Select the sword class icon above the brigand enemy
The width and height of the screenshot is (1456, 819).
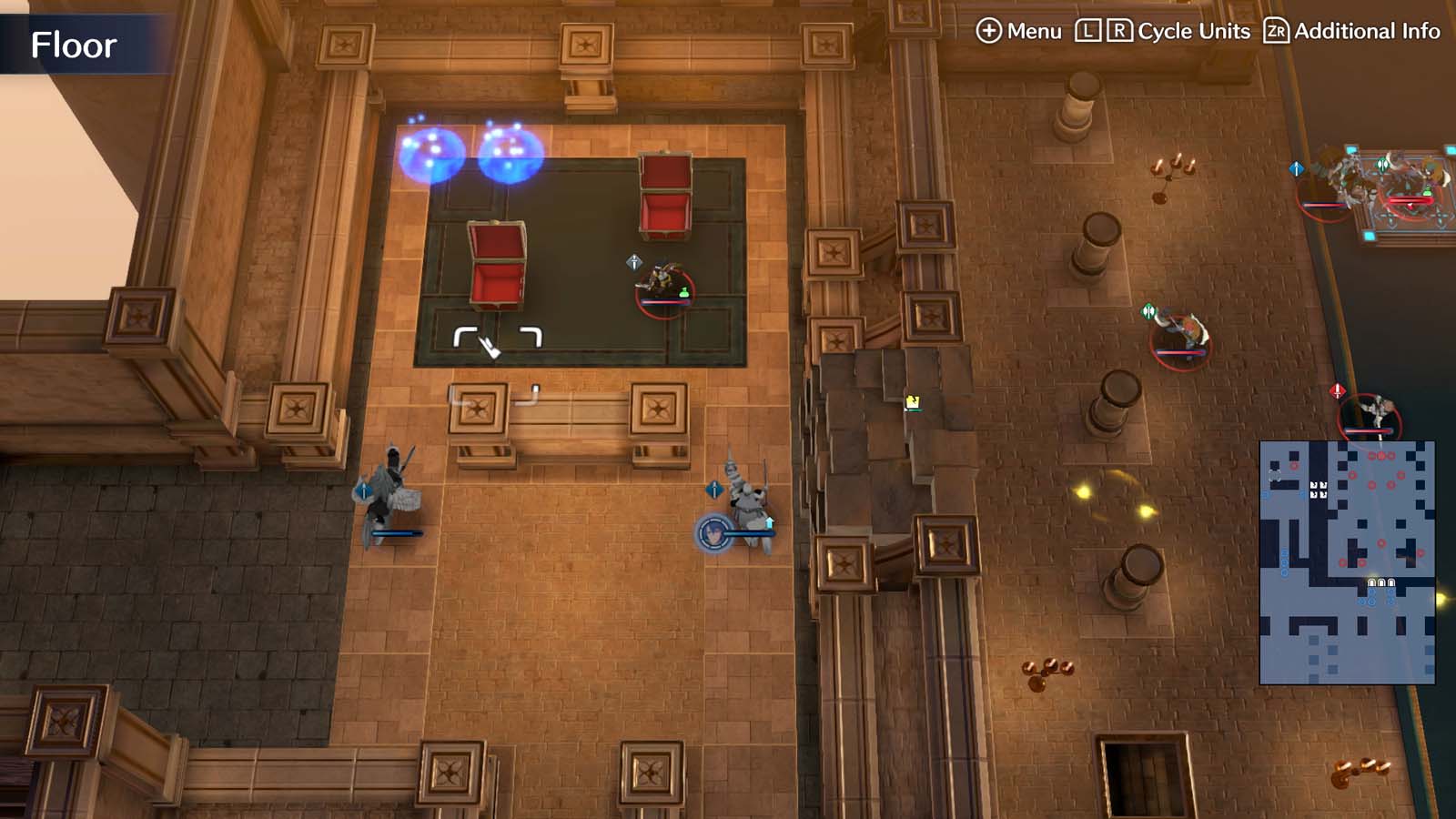[634, 263]
